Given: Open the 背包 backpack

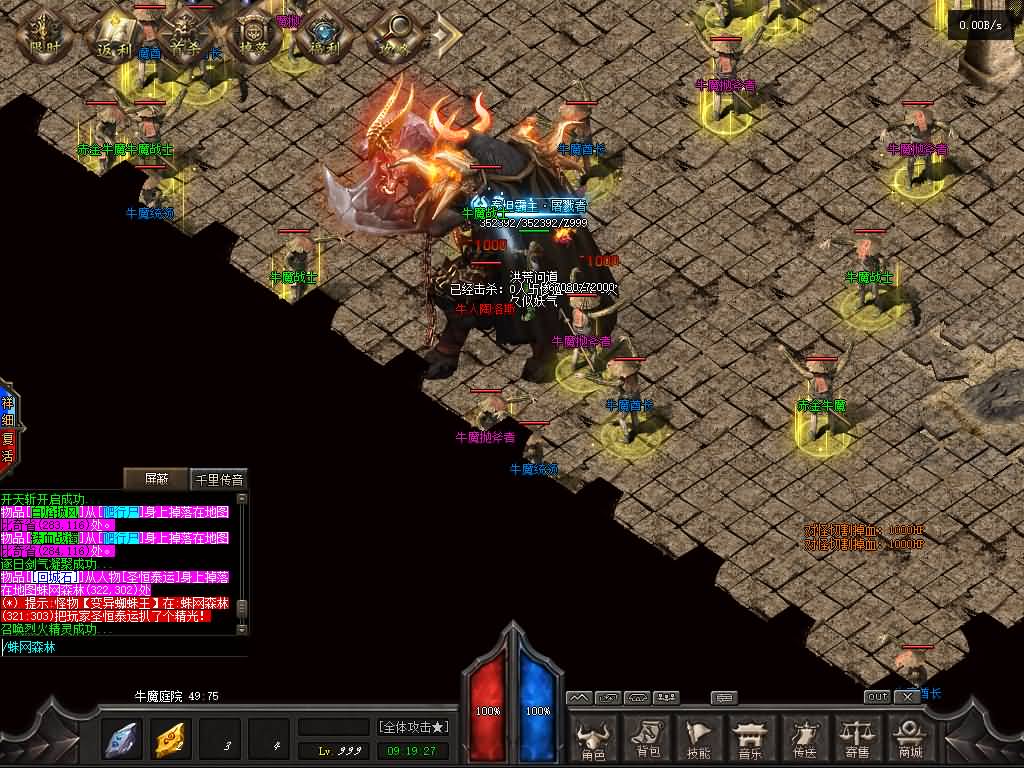Looking at the screenshot, I should 647,736.
